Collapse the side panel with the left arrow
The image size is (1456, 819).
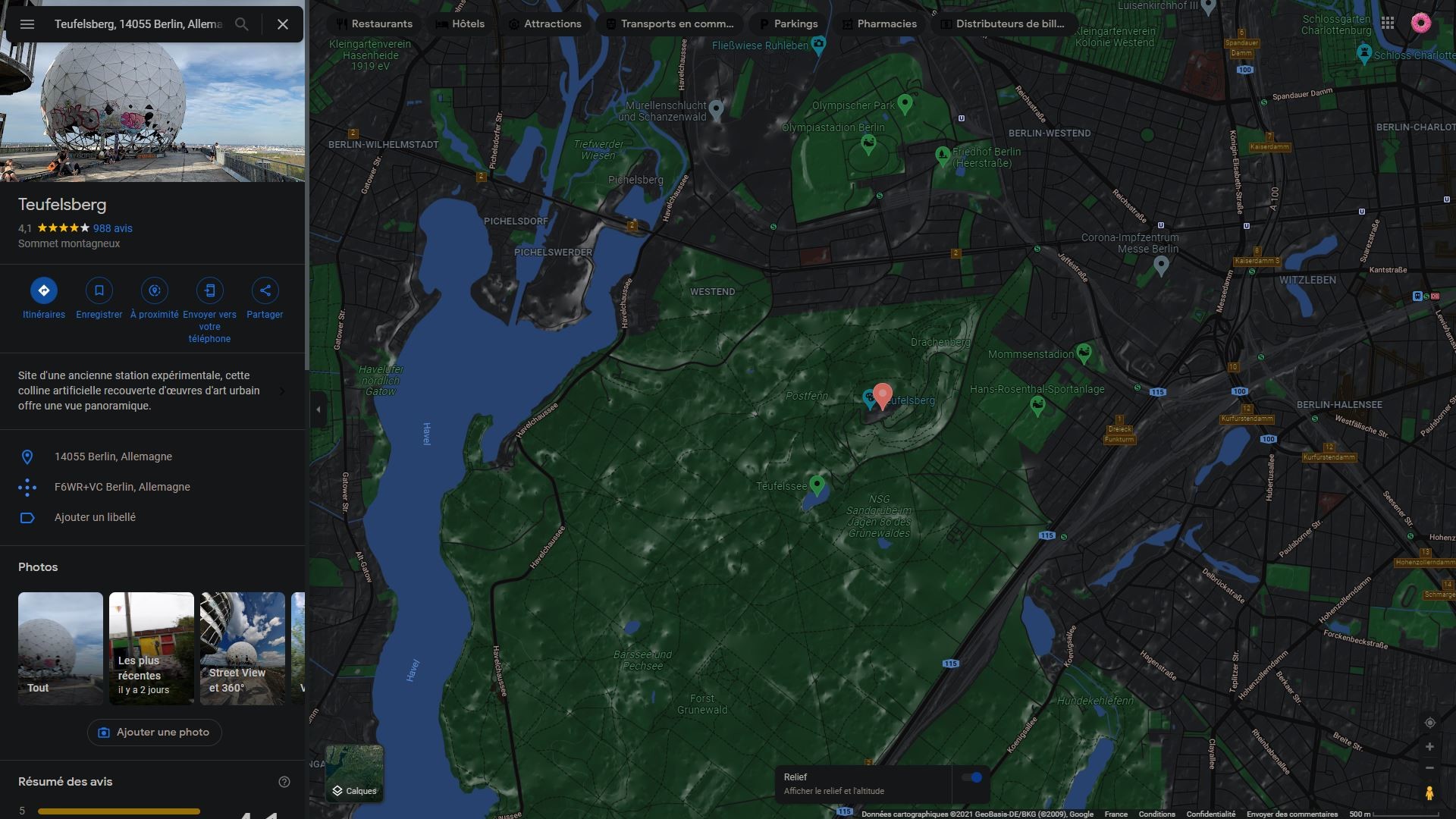click(x=317, y=409)
